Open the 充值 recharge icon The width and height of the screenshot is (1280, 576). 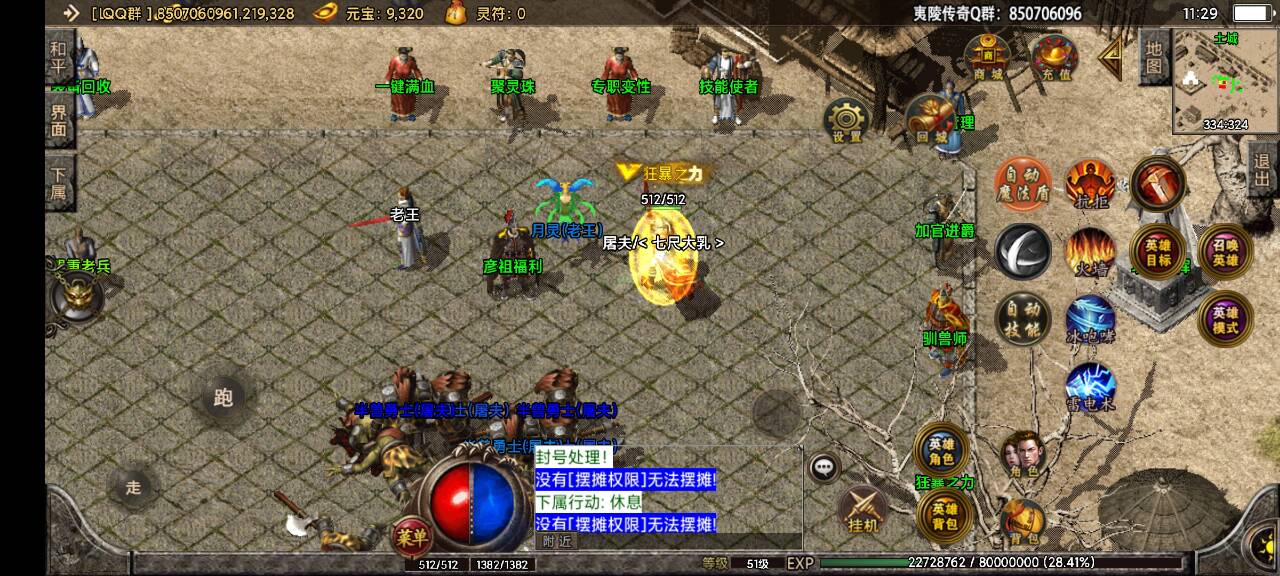[1053, 57]
